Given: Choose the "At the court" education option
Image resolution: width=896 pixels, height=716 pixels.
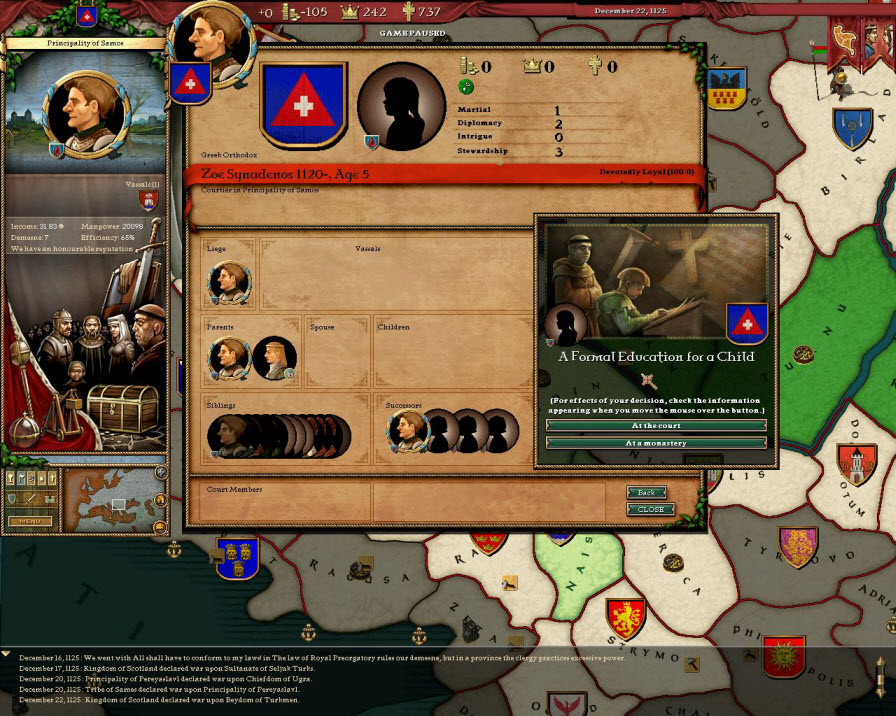Looking at the screenshot, I should [656, 425].
